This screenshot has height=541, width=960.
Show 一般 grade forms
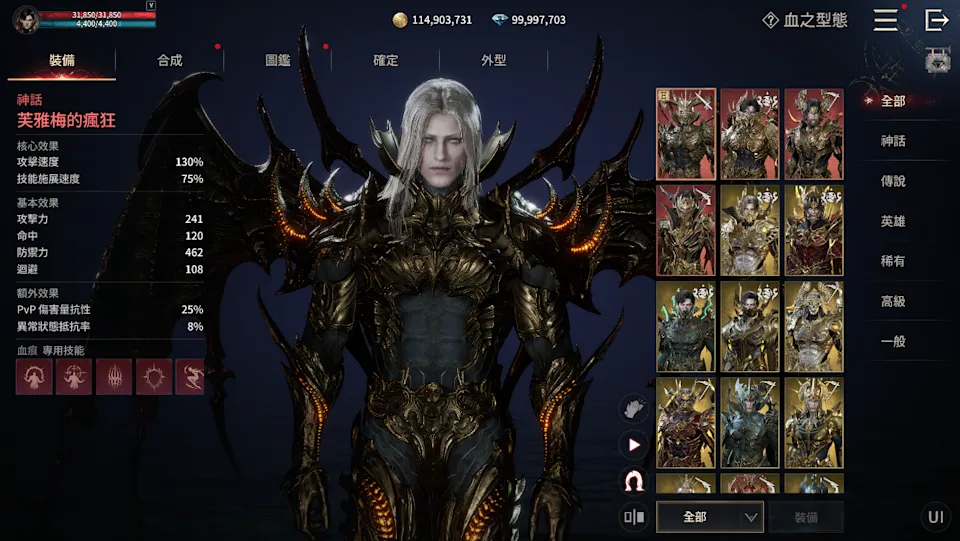[x=893, y=341]
